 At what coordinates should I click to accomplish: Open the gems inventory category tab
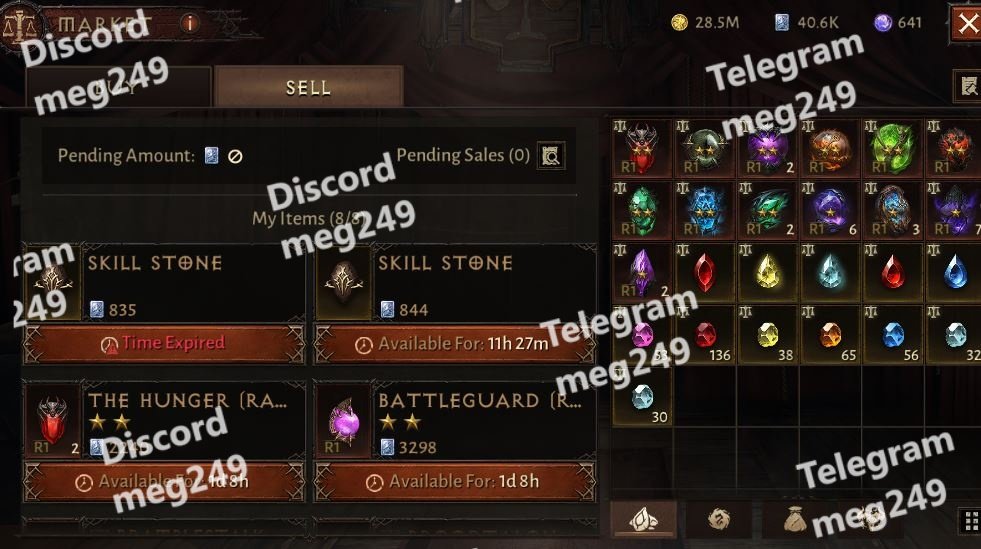(x=643, y=519)
